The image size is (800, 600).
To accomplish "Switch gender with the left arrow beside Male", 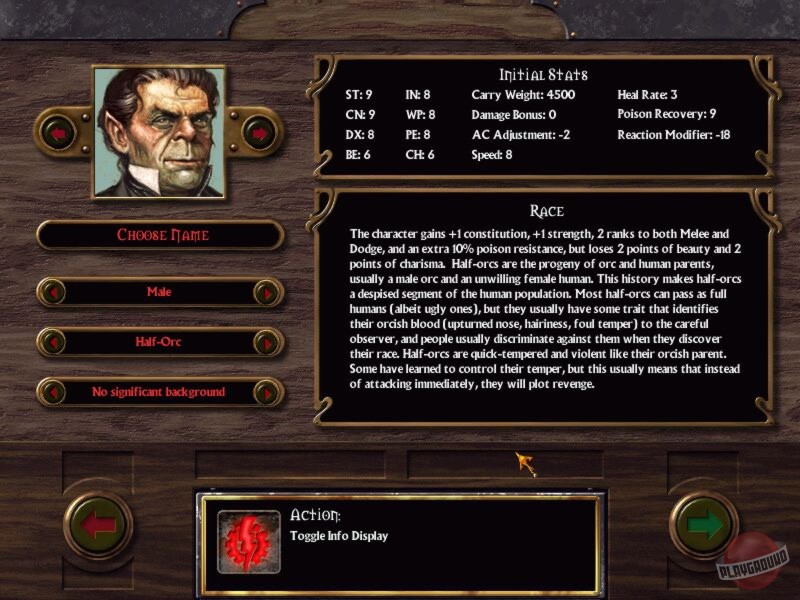I will 53,293.
